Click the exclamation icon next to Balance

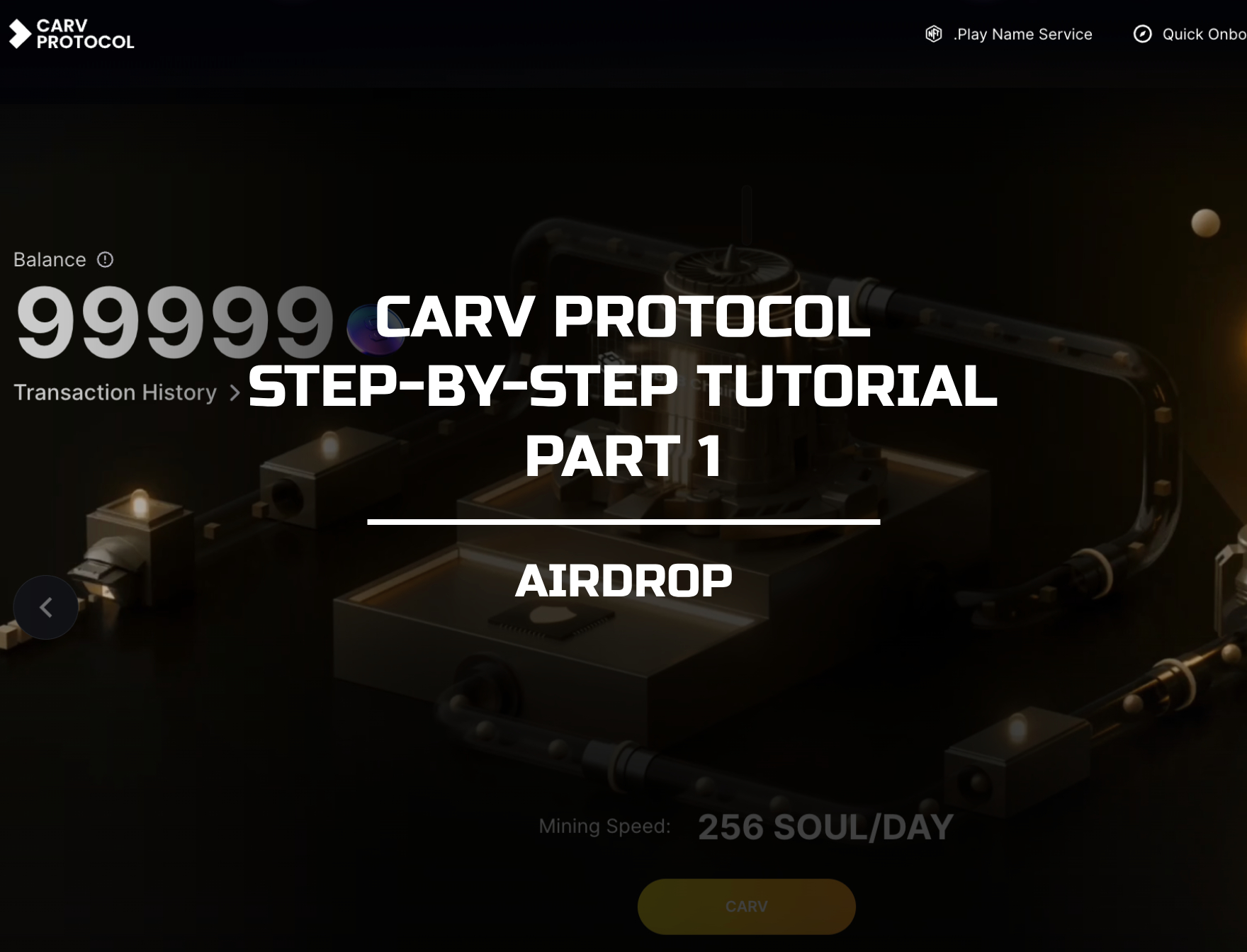tap(103, 259)
